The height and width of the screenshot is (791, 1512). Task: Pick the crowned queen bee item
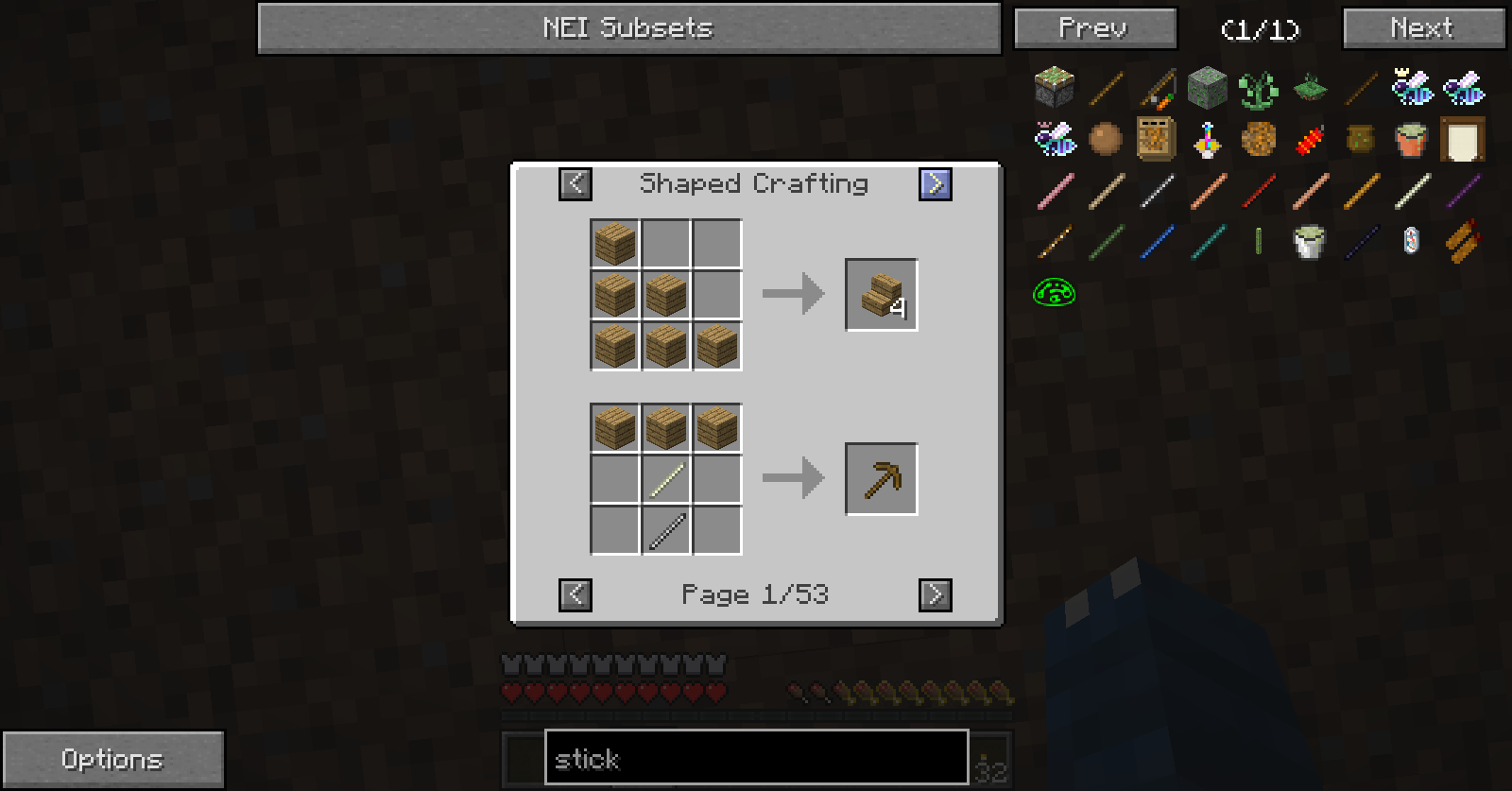click(x=1412, y=89)
